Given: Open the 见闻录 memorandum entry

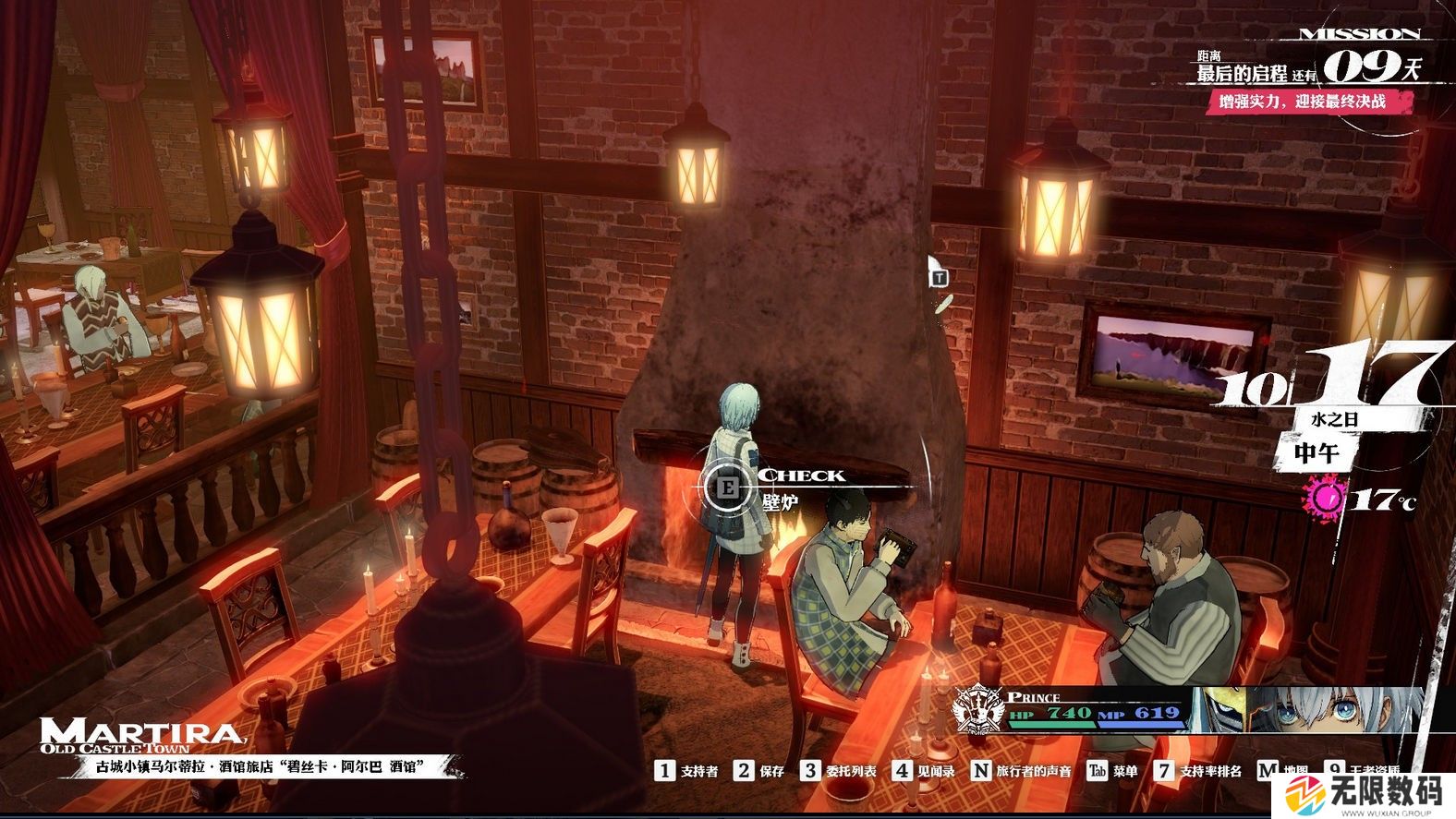Looking at the screenshot, I should pyautogui.click(x=924, y=771).
